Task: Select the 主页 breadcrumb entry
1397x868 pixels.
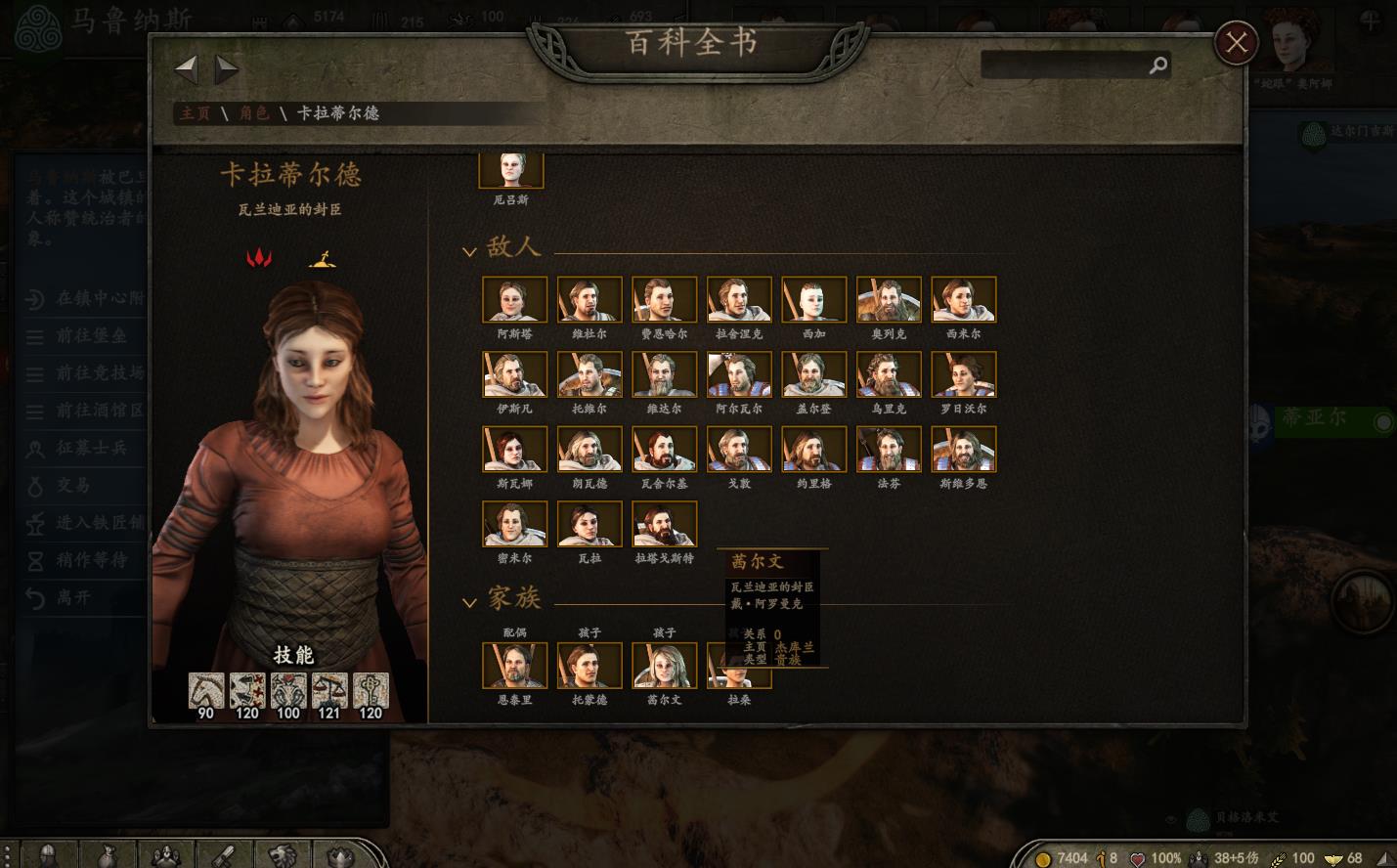Action: 194,113
